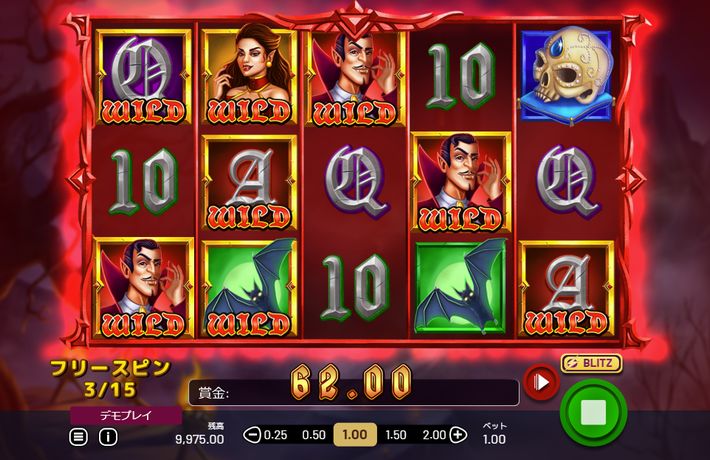Screen dimensions: 710x460
Task: Open the hamburger menu icon
Action: [78, 436]
